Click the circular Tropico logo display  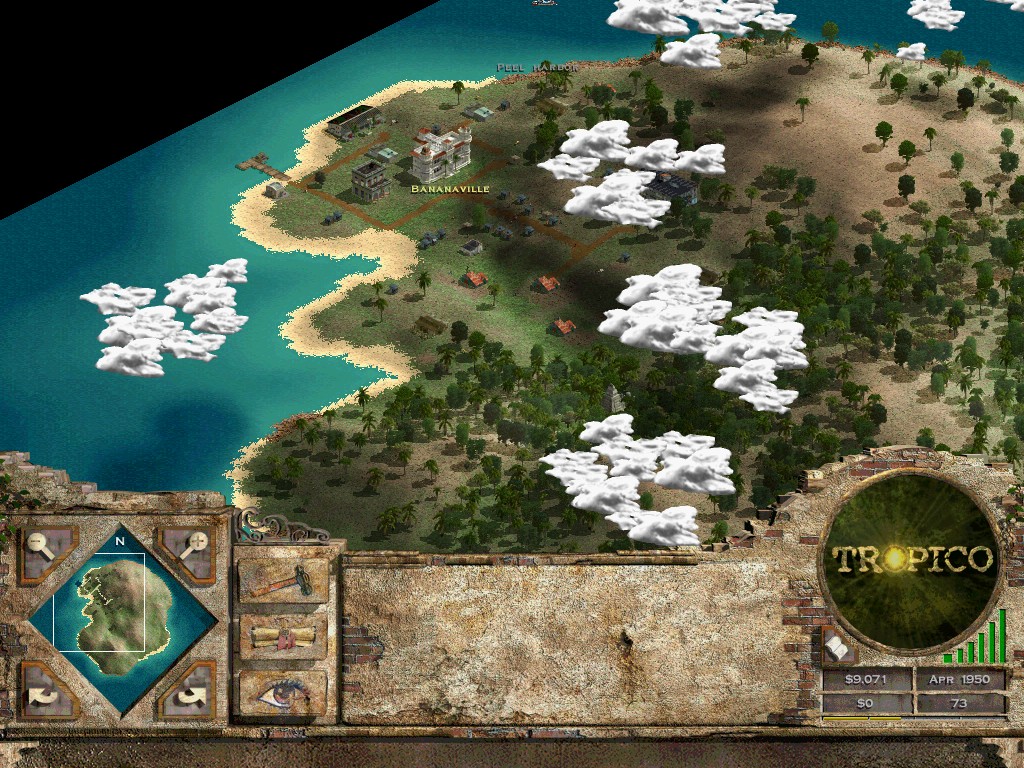click(912, 560)
